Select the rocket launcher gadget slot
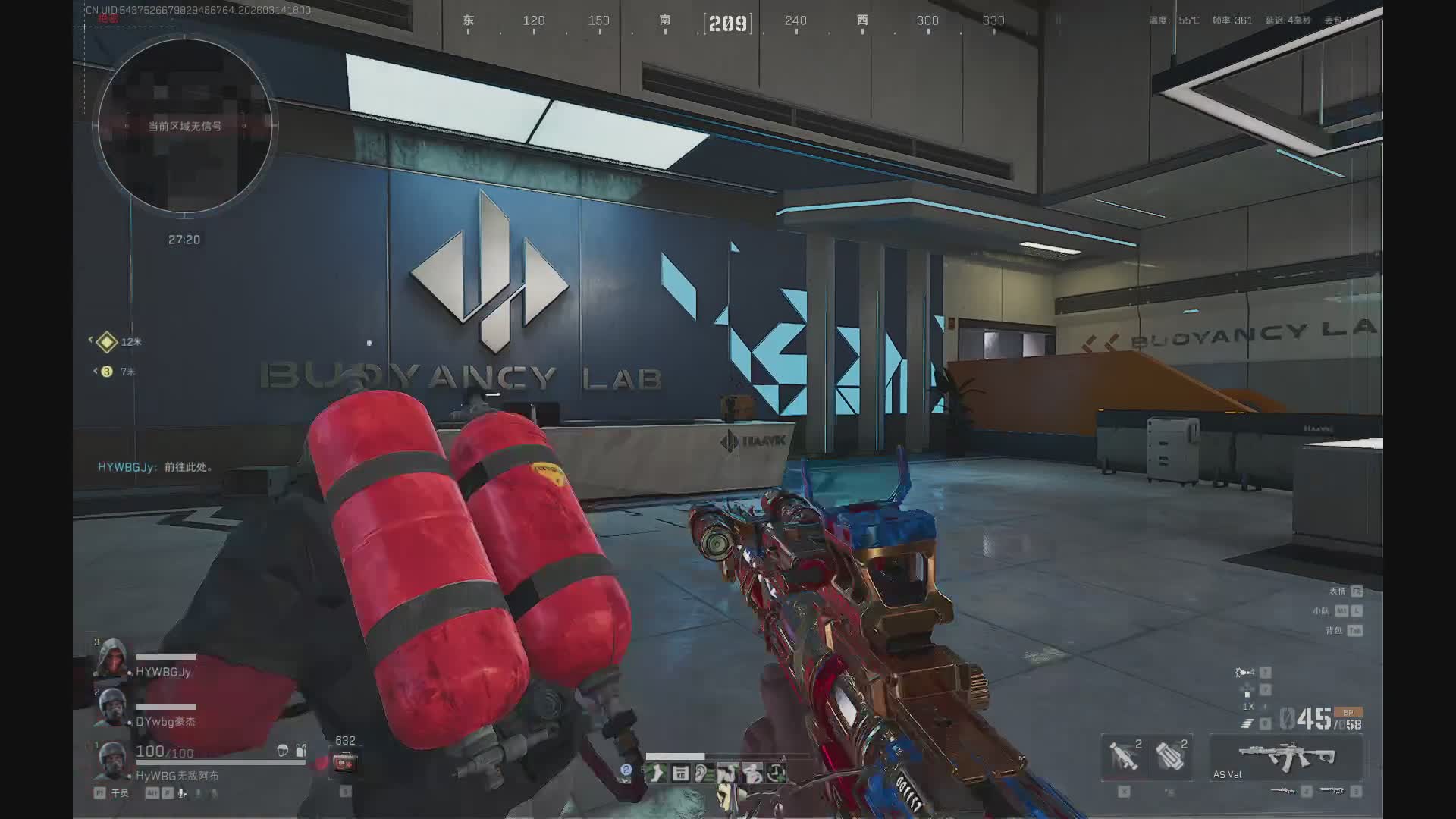The height and width of the screenshot is (819, 1456). coord(1123,756)
